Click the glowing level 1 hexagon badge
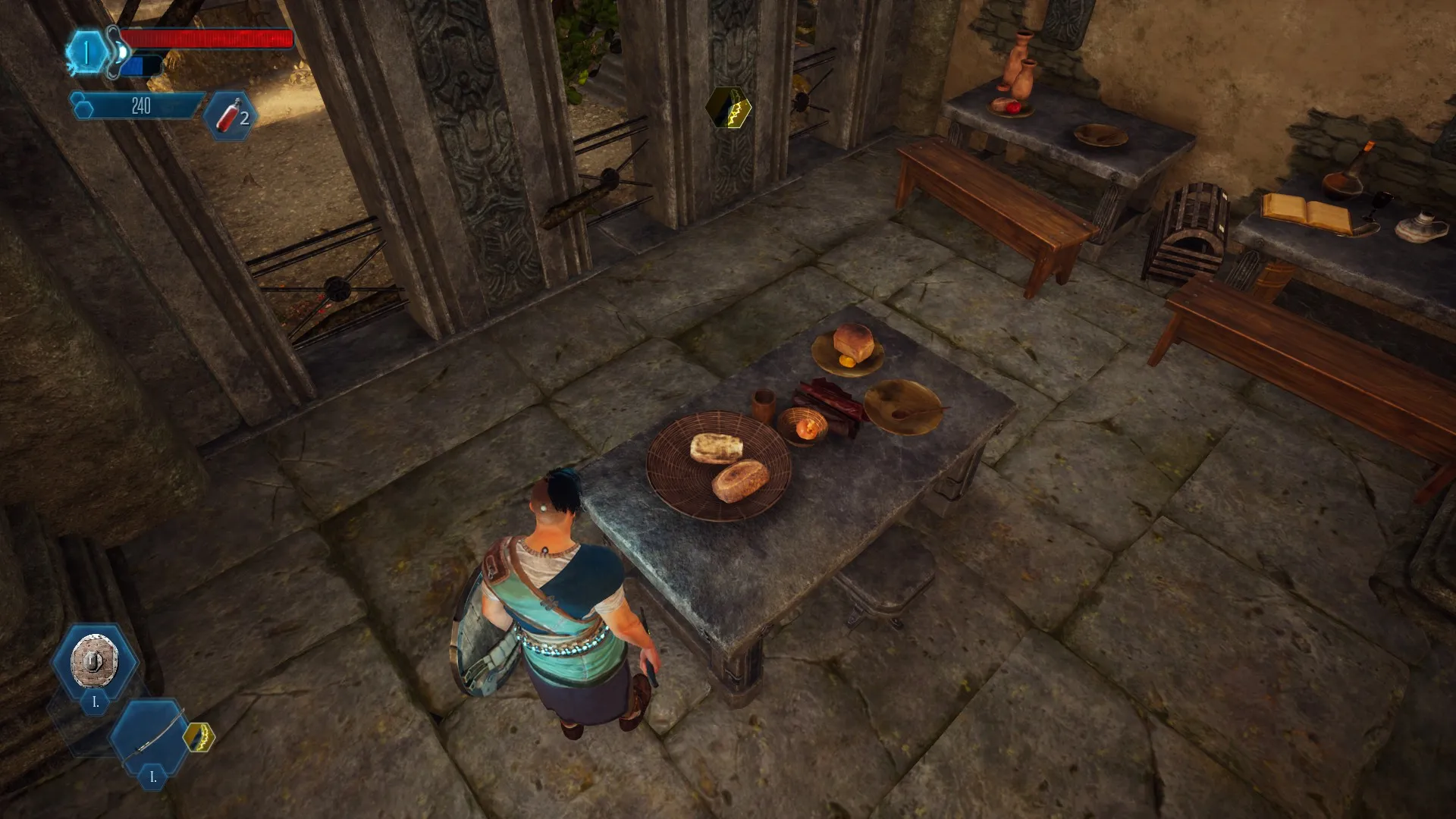 [x=86, y=53]
